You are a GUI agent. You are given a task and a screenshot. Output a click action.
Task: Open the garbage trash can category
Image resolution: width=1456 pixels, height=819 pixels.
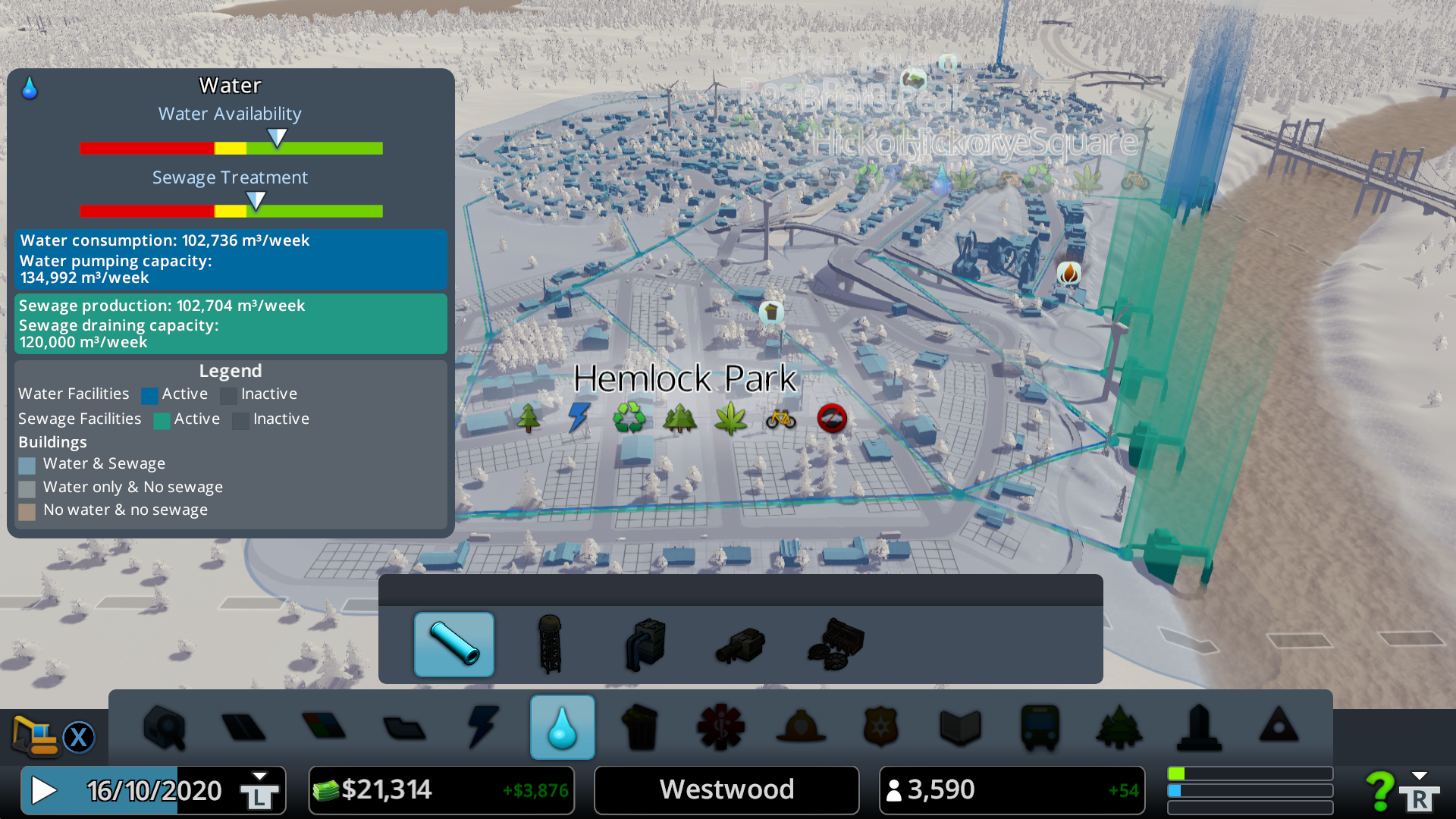click(x=642, y=727)
